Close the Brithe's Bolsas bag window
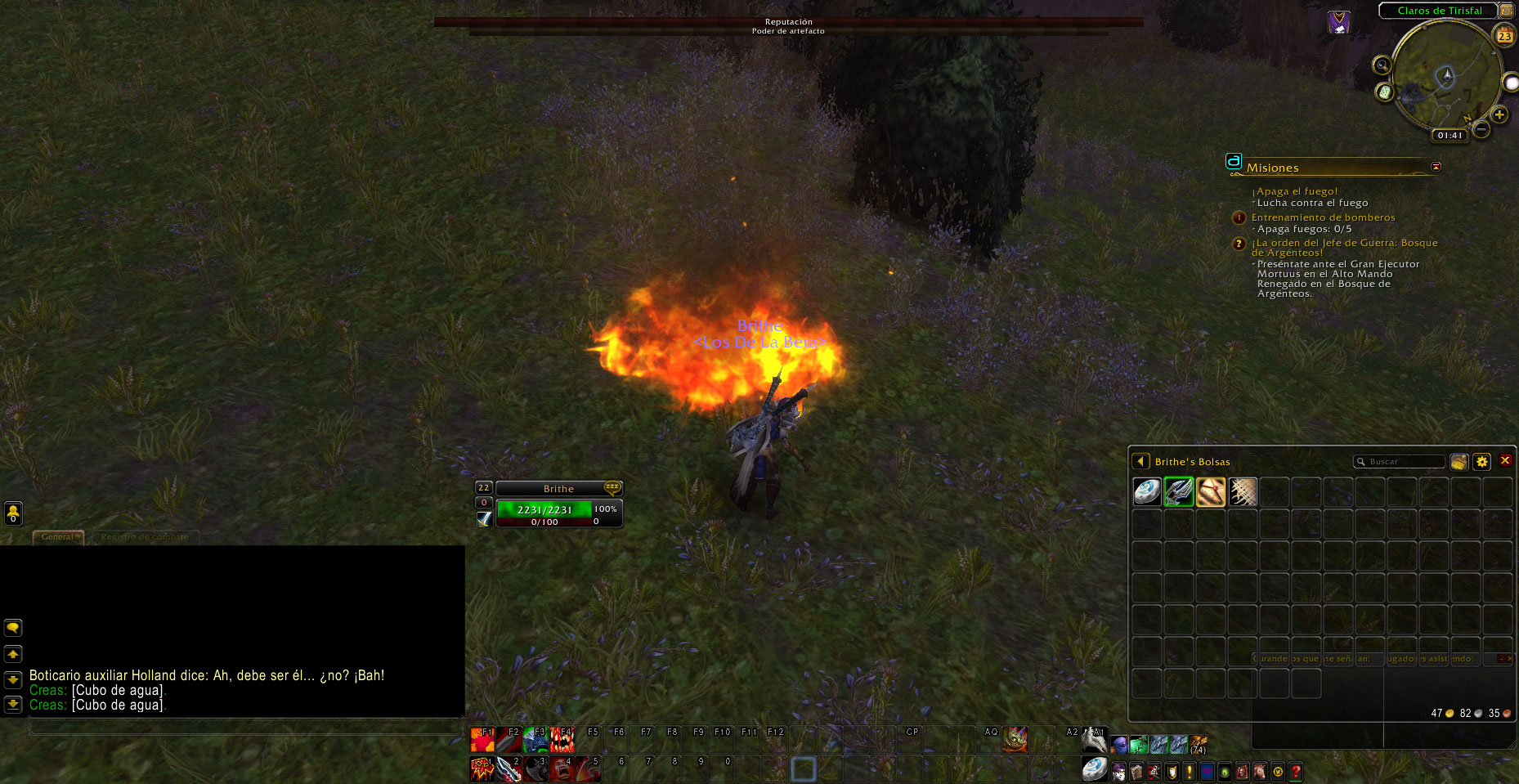1519x784 pixels. coord(1505,461)
